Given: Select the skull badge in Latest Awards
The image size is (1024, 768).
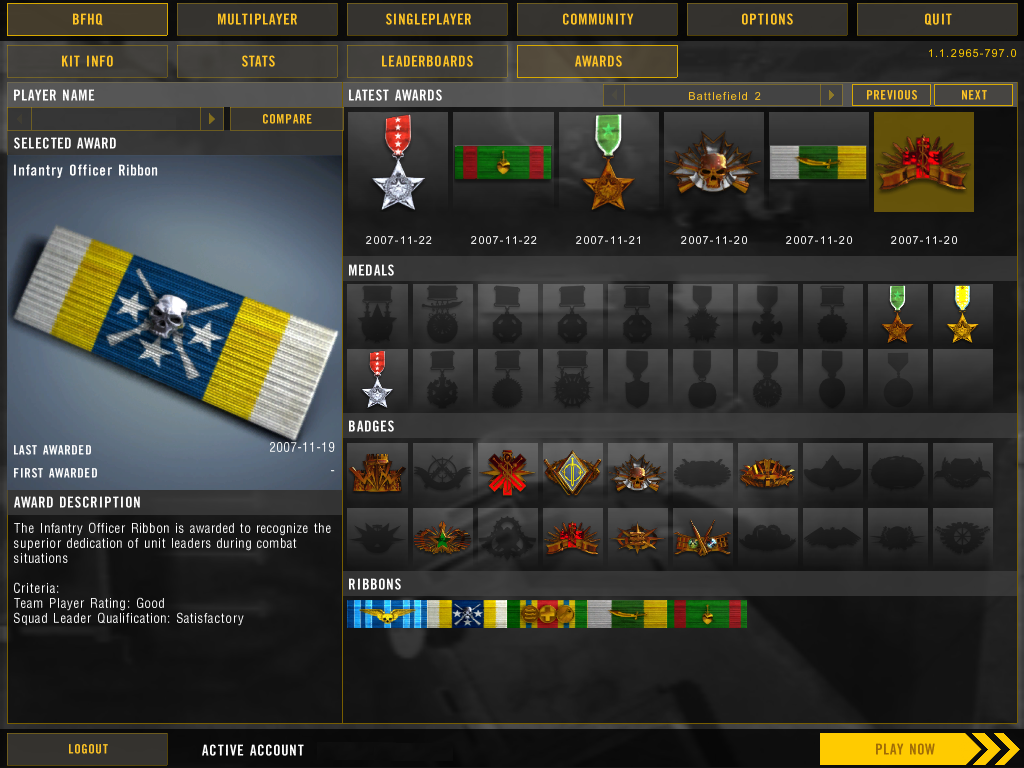Looking at the screenshot, I should [x=713, y=162].
